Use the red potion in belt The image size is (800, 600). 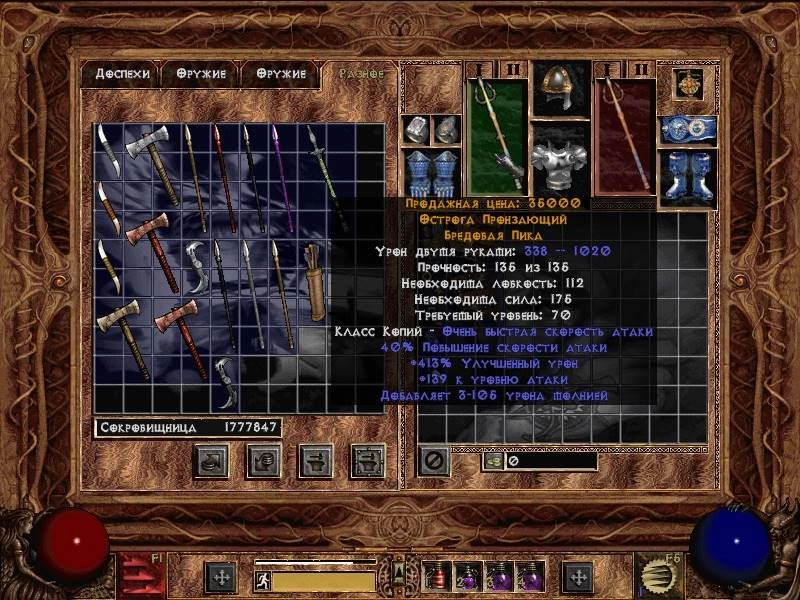(437, 577)
